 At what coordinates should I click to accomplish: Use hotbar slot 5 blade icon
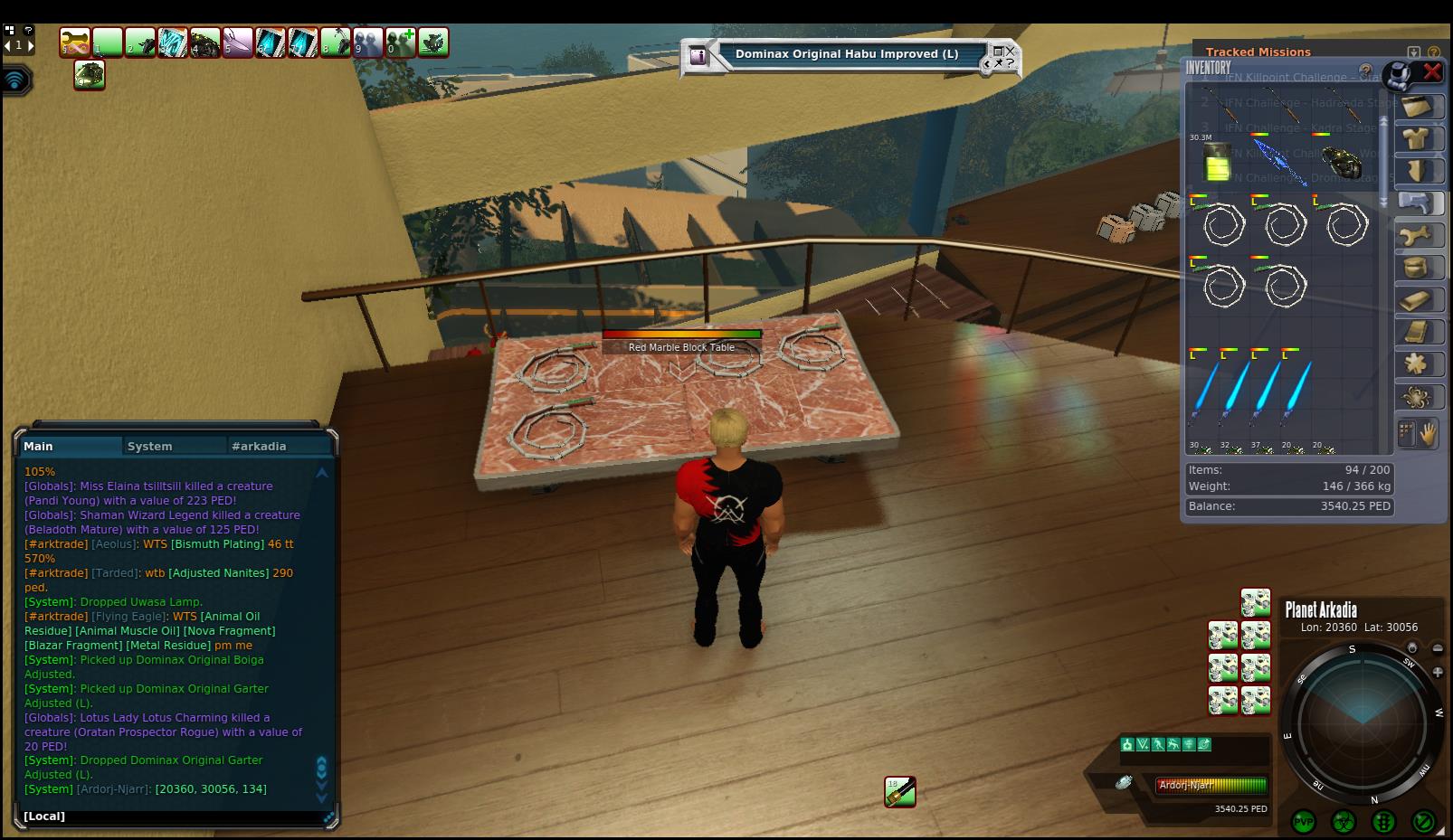pyautogui.click(x=238, y=42)
